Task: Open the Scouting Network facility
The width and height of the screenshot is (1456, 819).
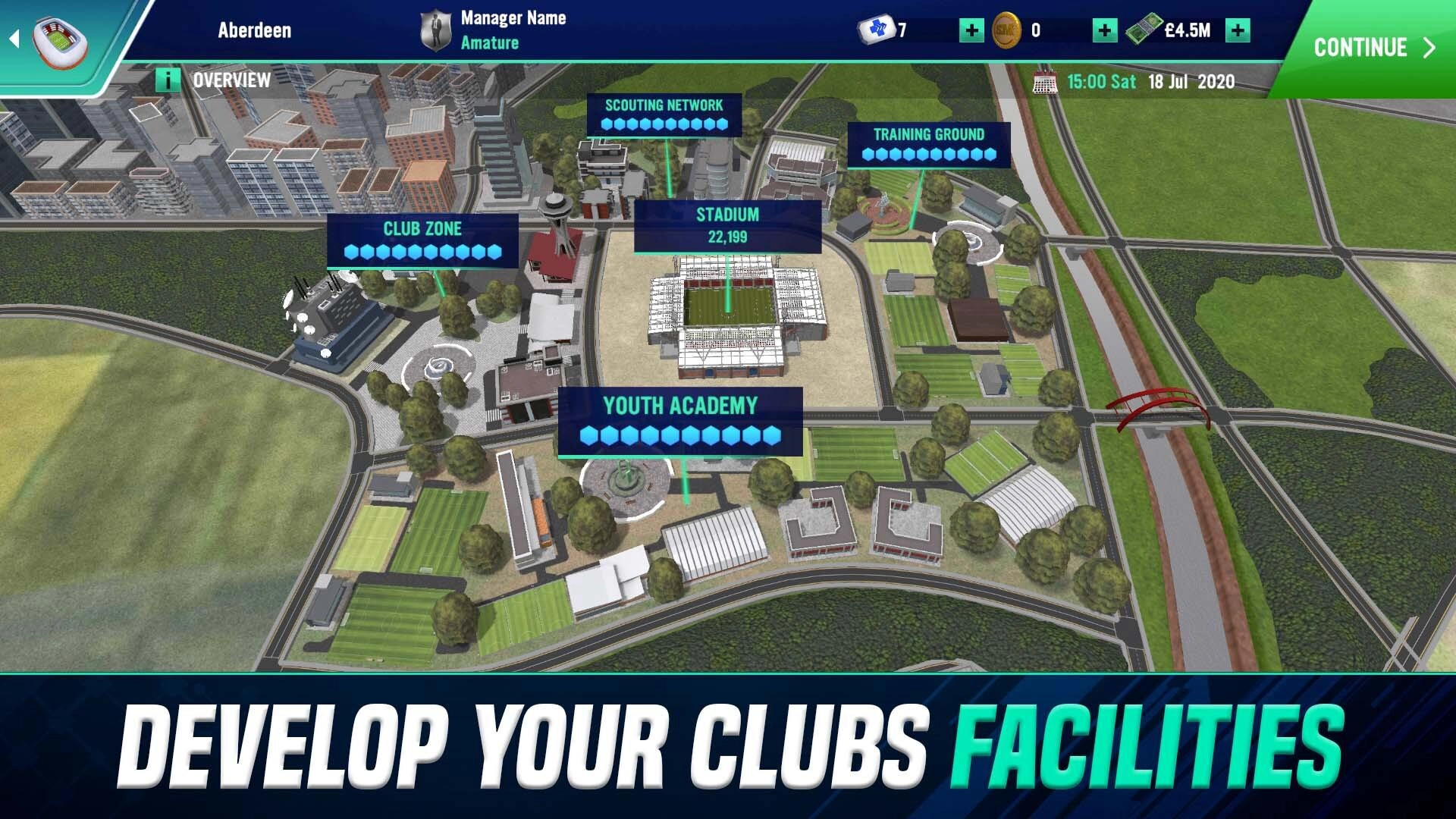Action: click(x=664, y=114)
